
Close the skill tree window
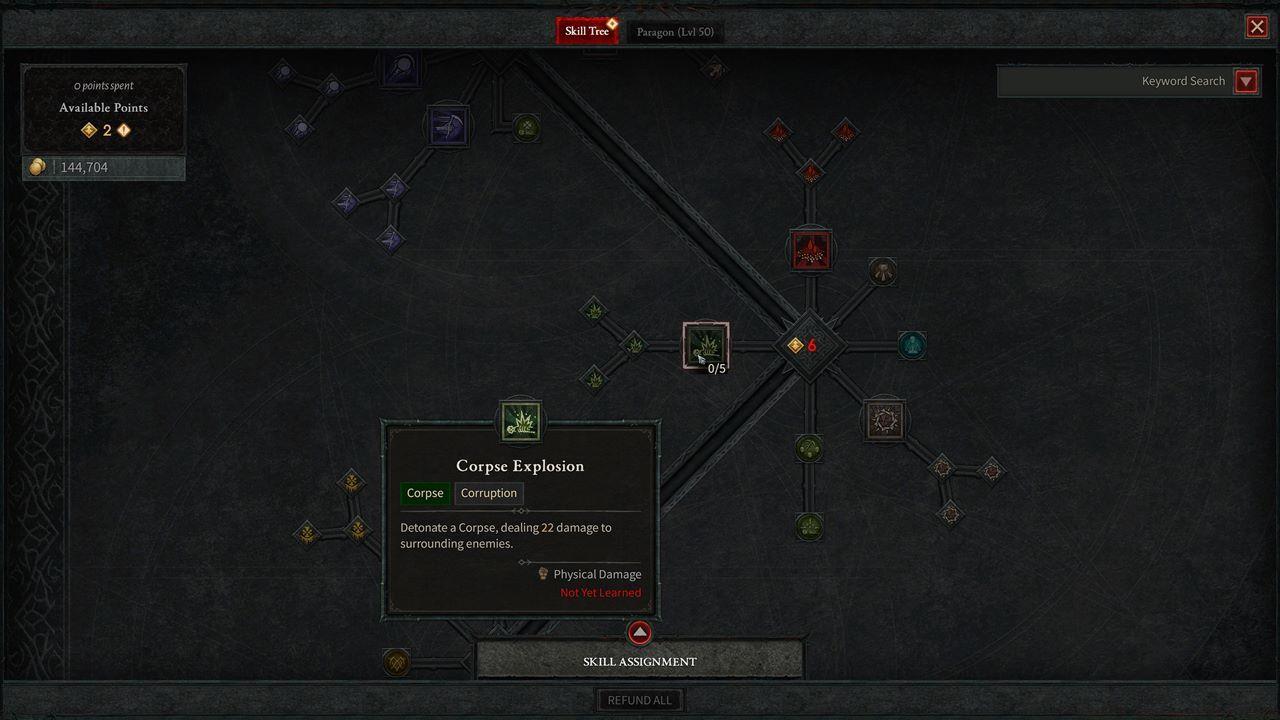[1257, 26]
